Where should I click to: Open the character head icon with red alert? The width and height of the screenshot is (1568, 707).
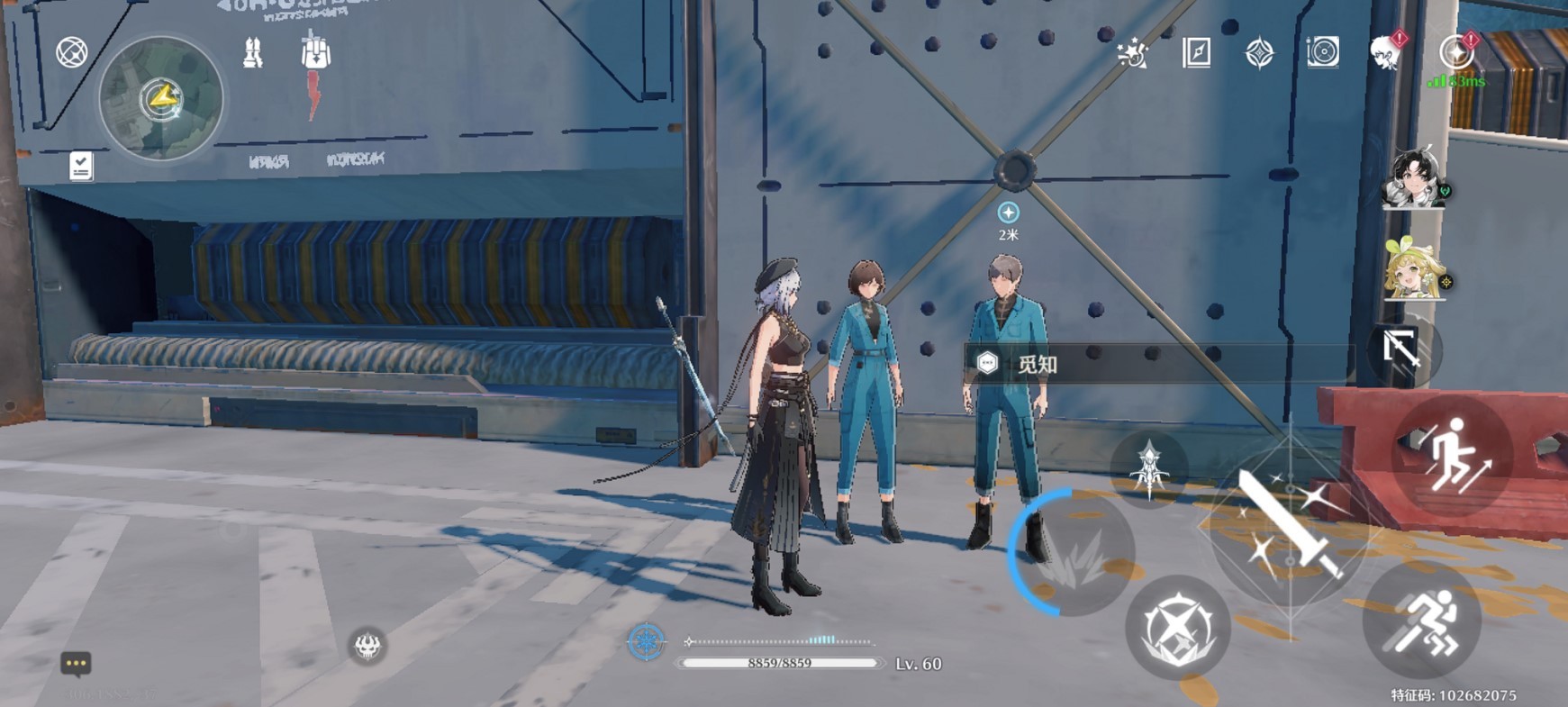pyautogui.click(x=1385, y=53)
